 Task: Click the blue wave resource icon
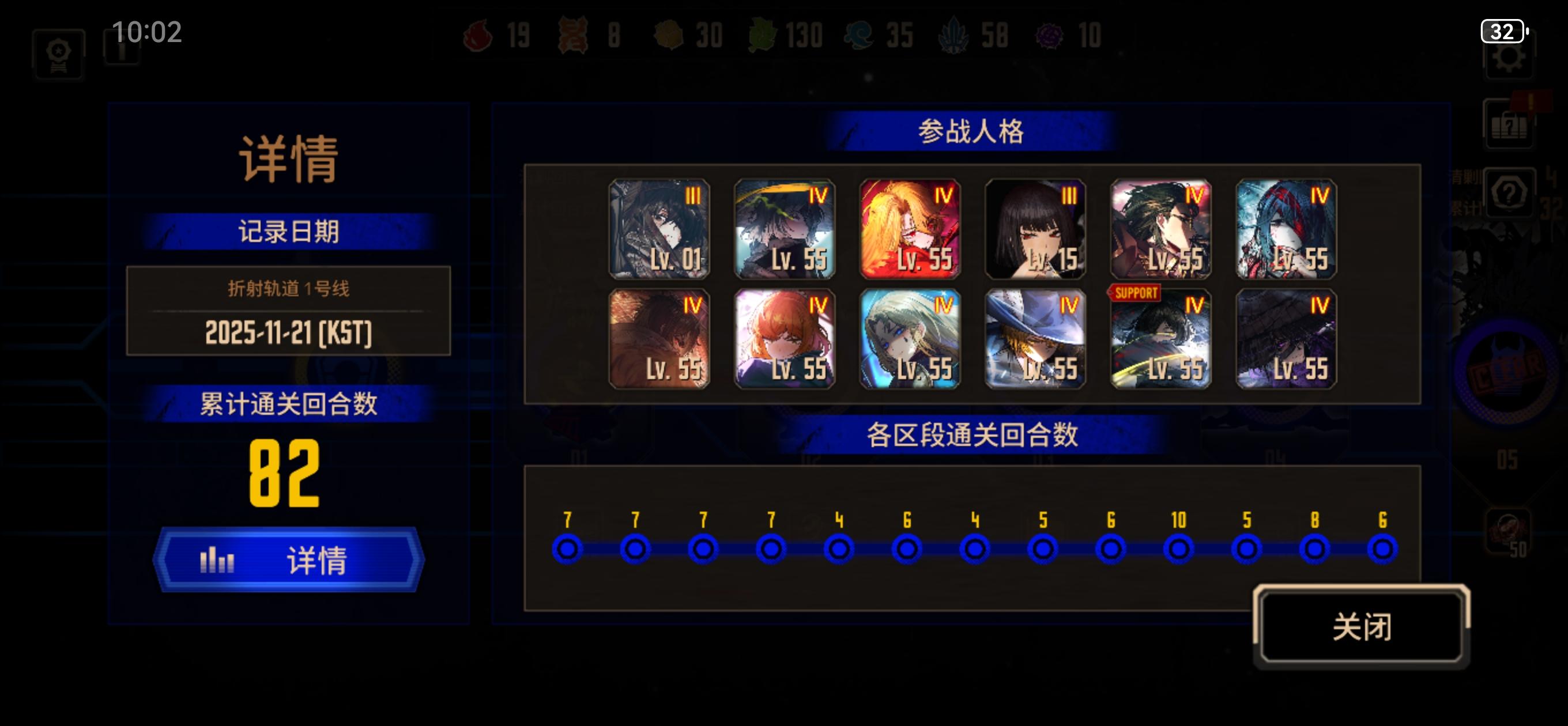click(858, 35)
